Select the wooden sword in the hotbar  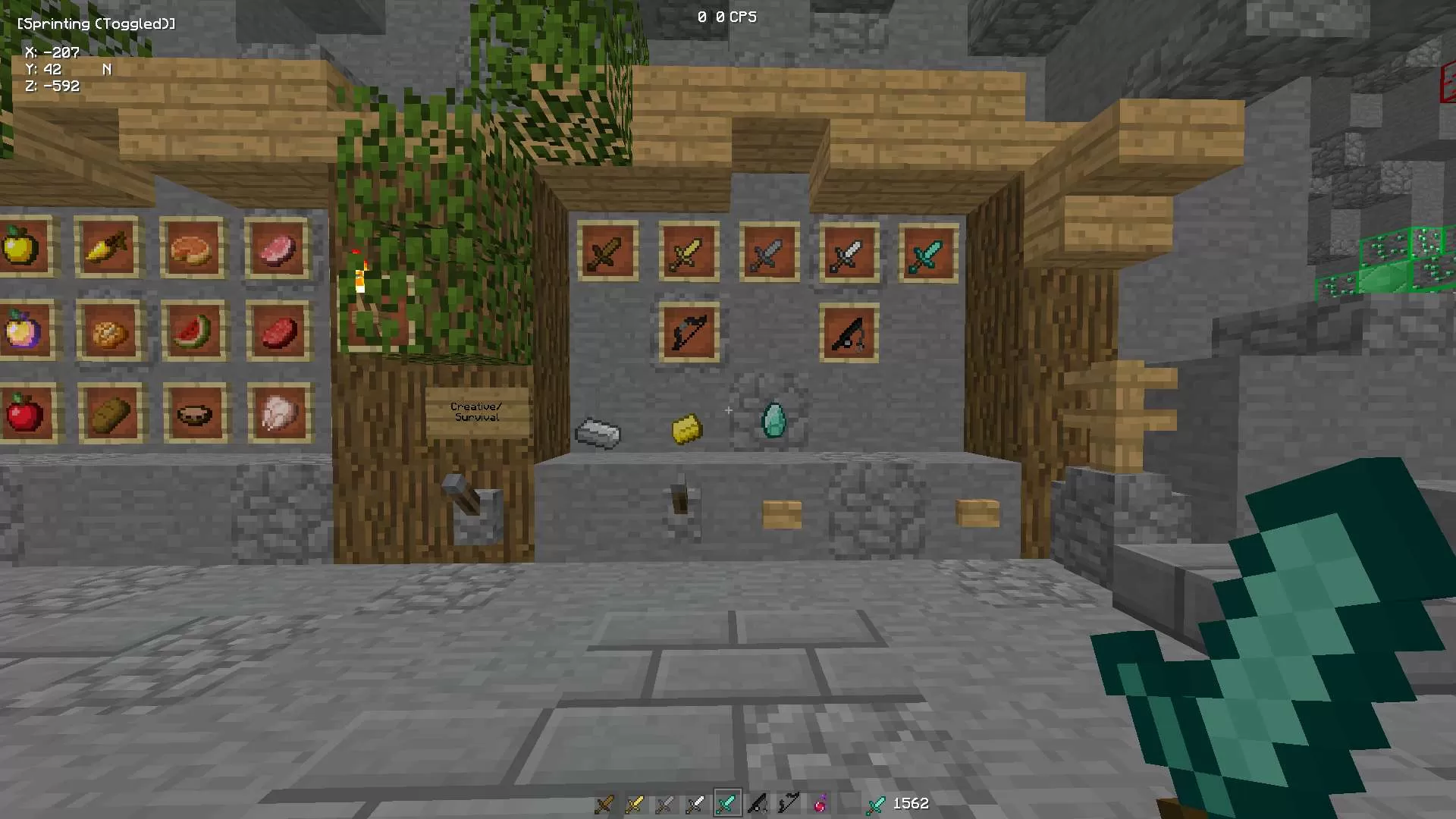tap(604, 803)
